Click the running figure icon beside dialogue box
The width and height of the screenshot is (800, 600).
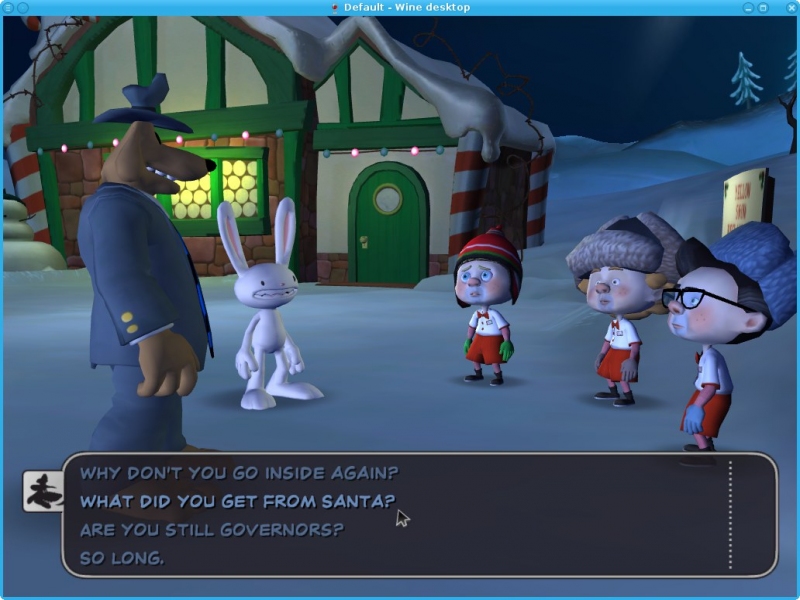42,490
